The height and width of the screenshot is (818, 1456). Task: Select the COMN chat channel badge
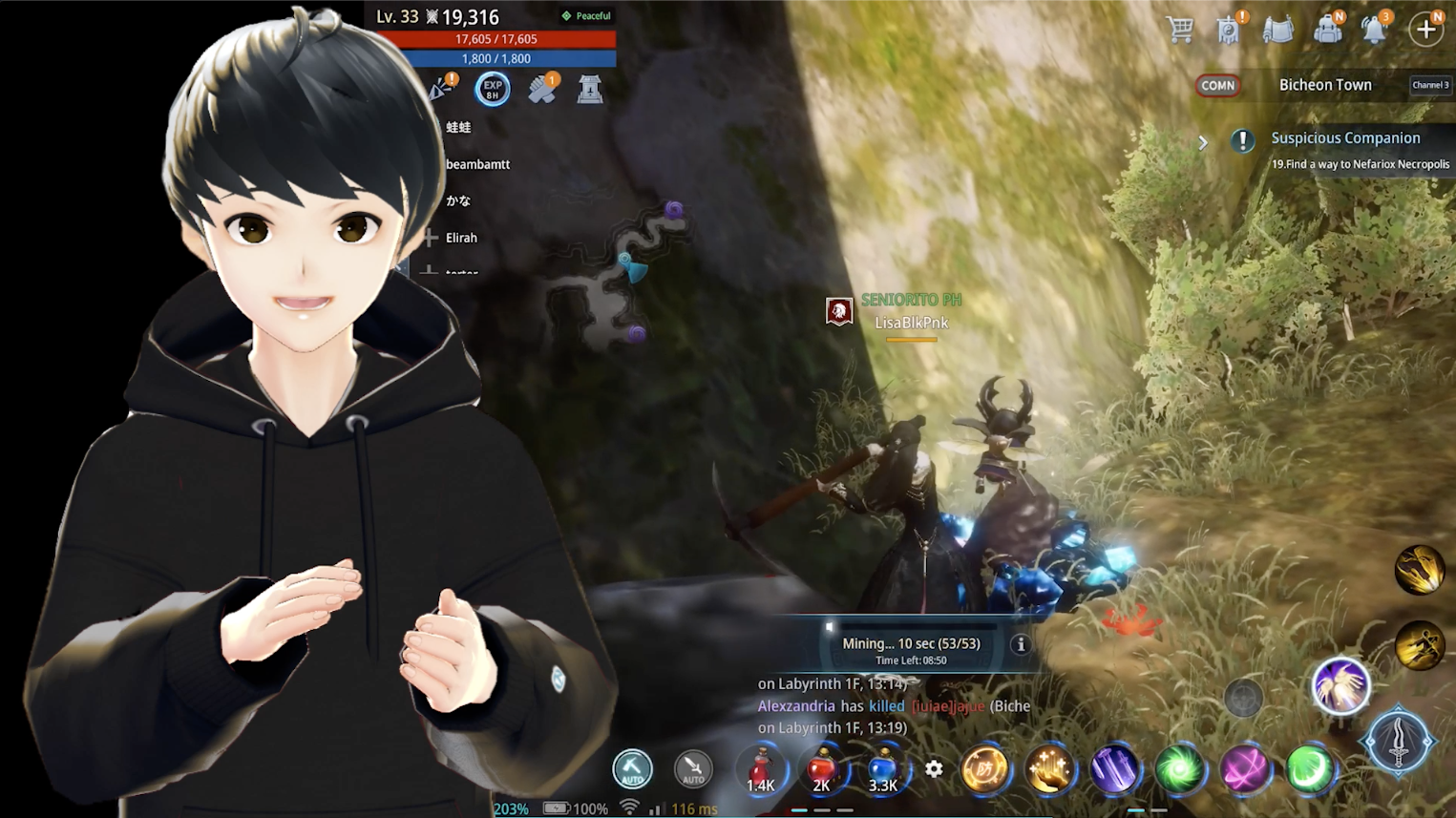(x=1217, y=86)
